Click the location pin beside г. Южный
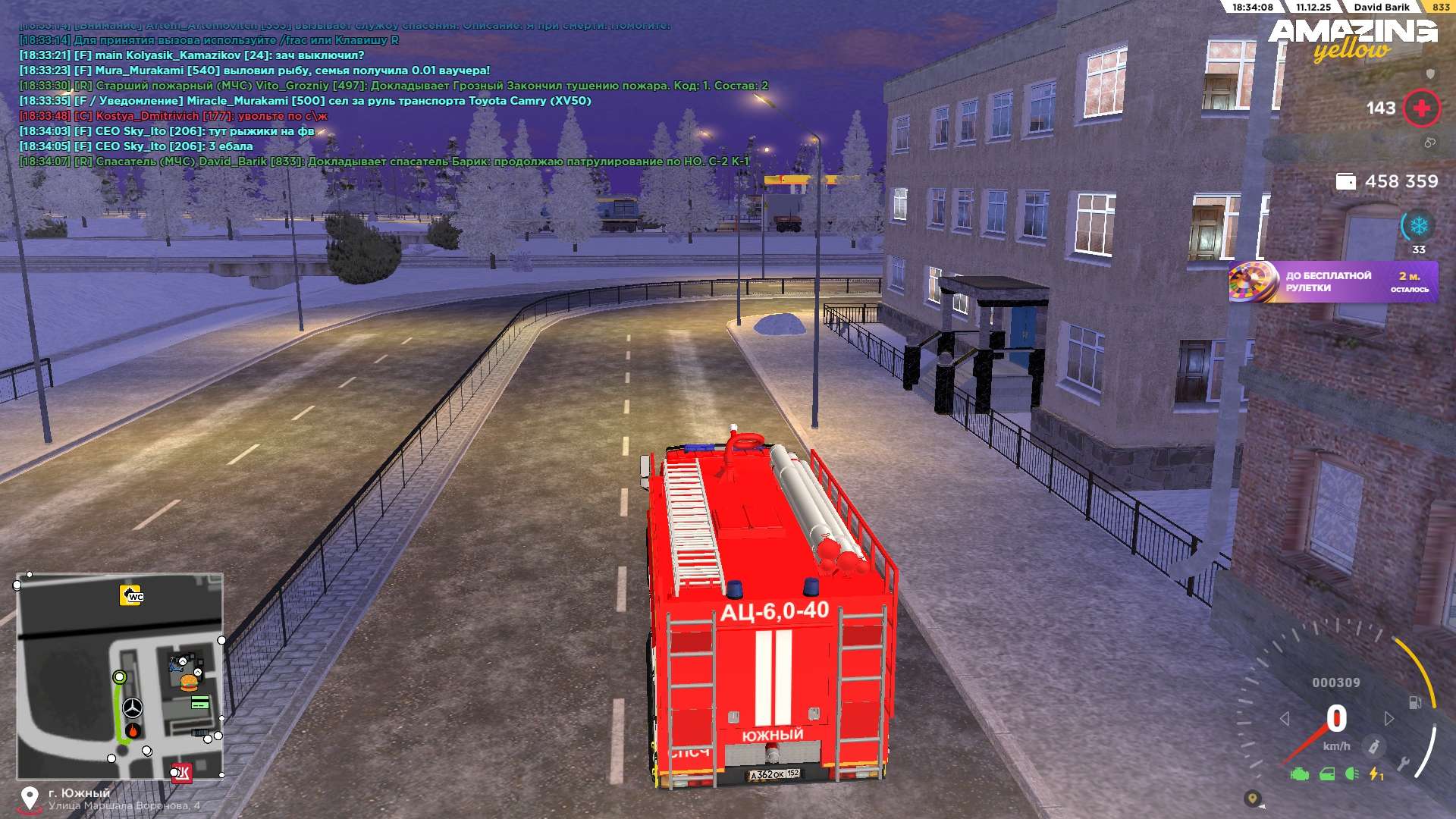Screen dimensions: 1456x819 [30, 799]
